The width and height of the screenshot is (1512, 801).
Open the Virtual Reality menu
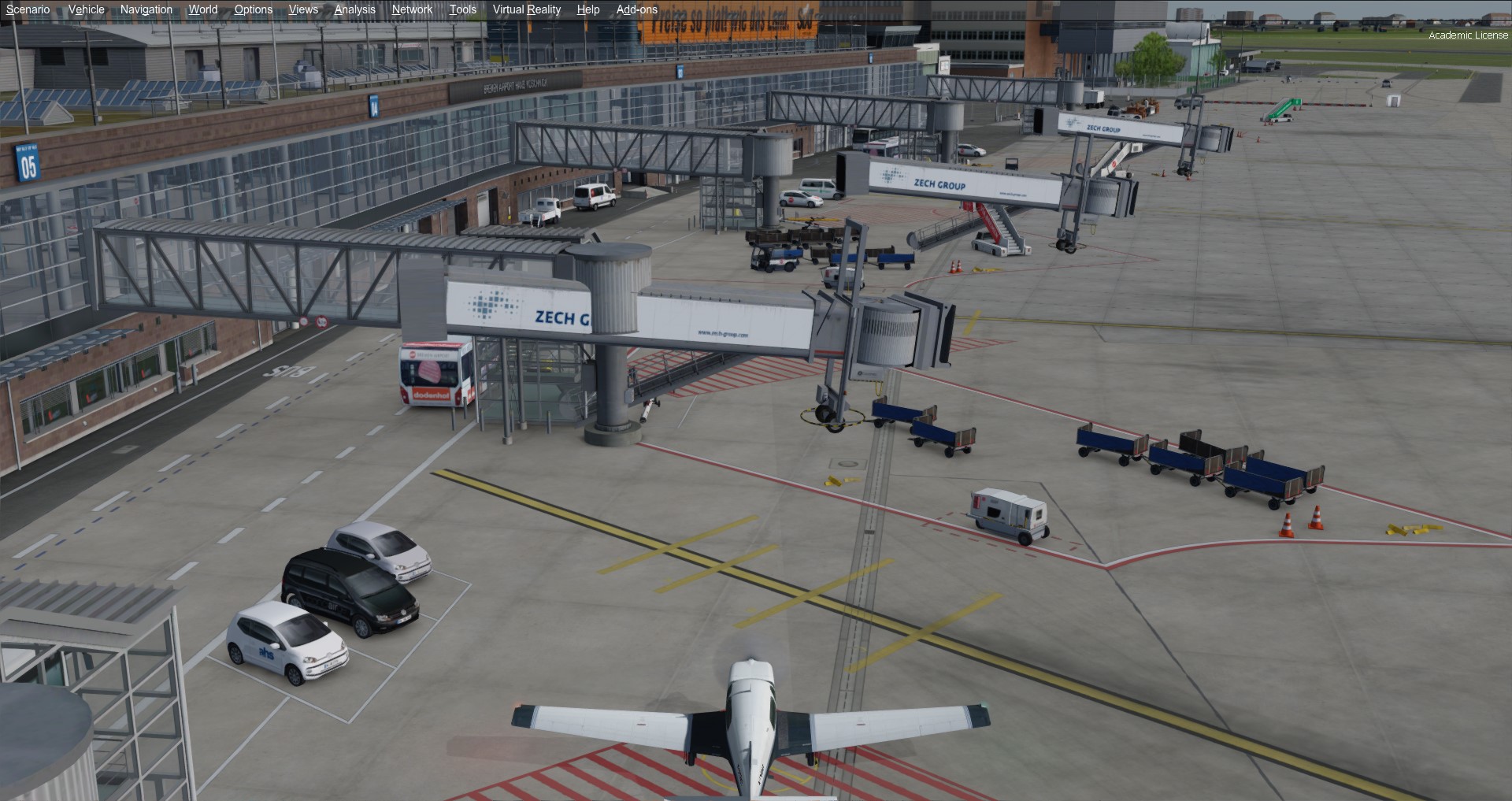click(526, 9)
